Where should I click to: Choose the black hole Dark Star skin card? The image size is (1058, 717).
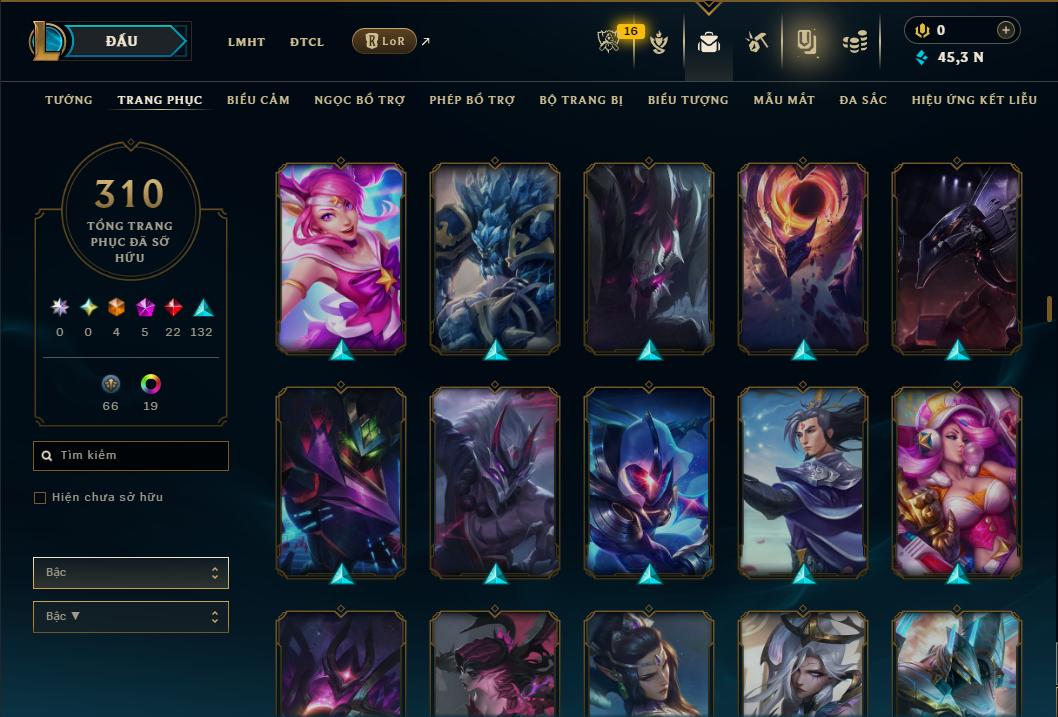pyautogui.click(x=803, y=256)
